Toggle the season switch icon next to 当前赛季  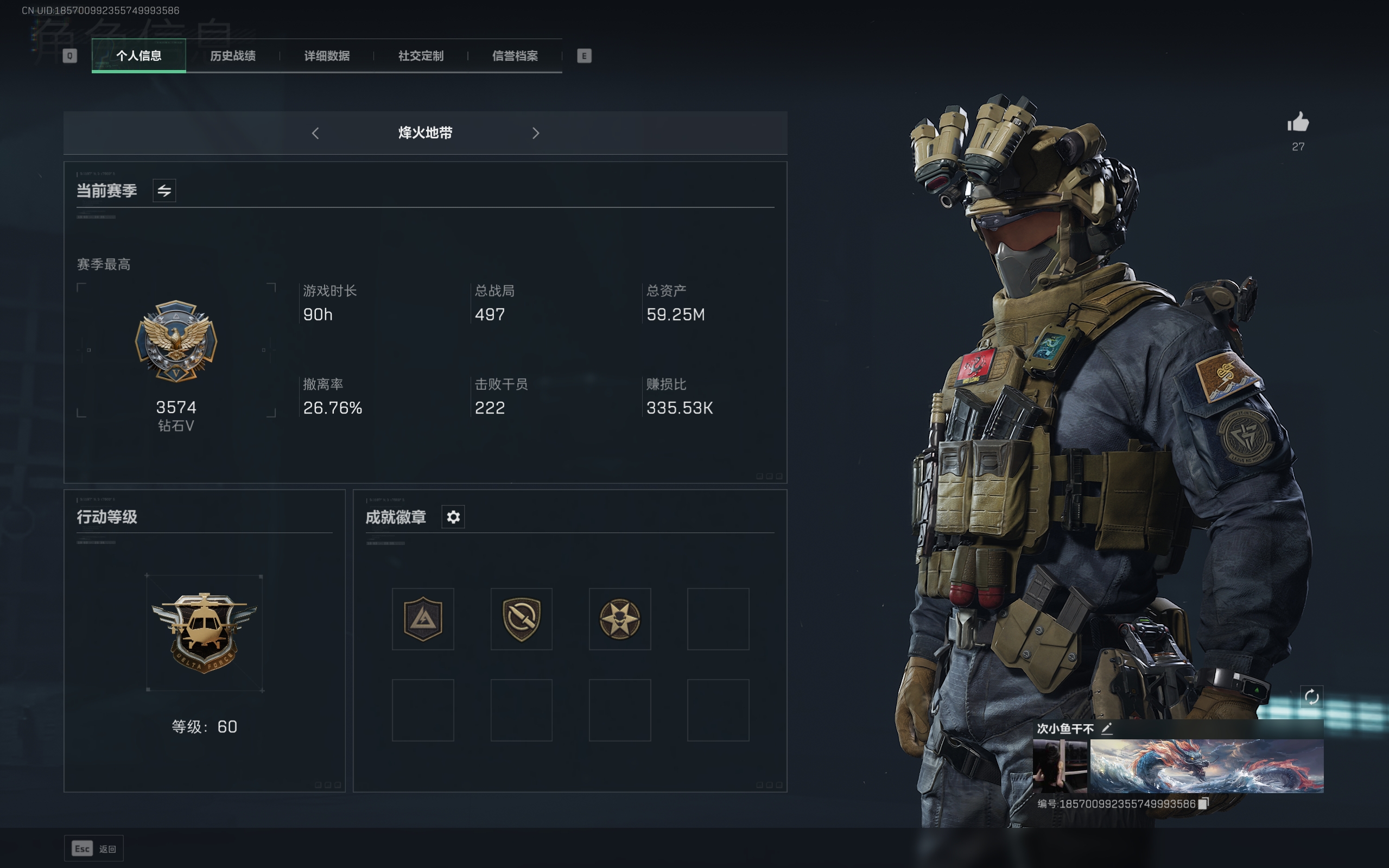coord(164,191)
